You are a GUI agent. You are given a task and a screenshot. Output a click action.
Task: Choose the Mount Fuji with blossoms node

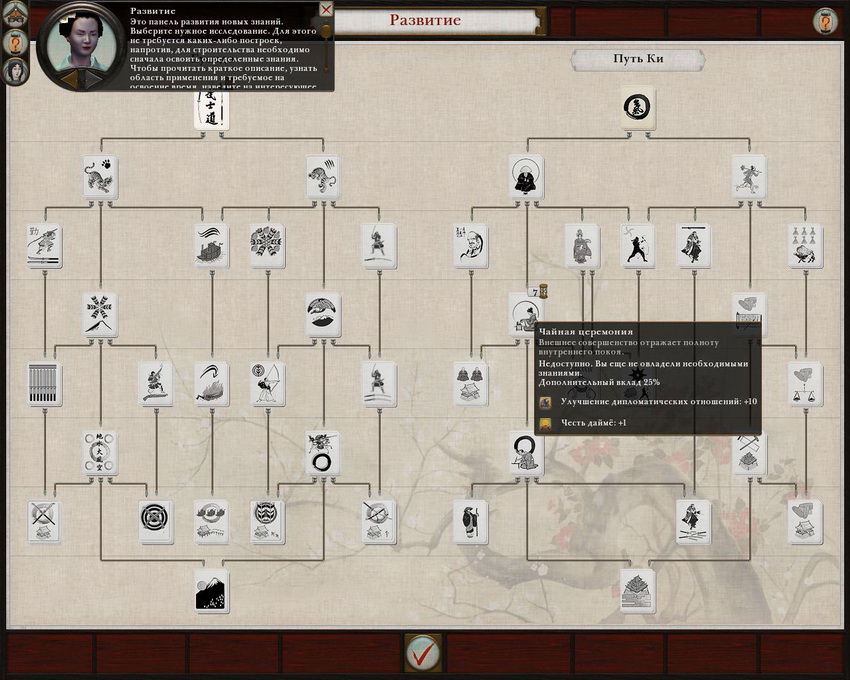coord(211,591)
